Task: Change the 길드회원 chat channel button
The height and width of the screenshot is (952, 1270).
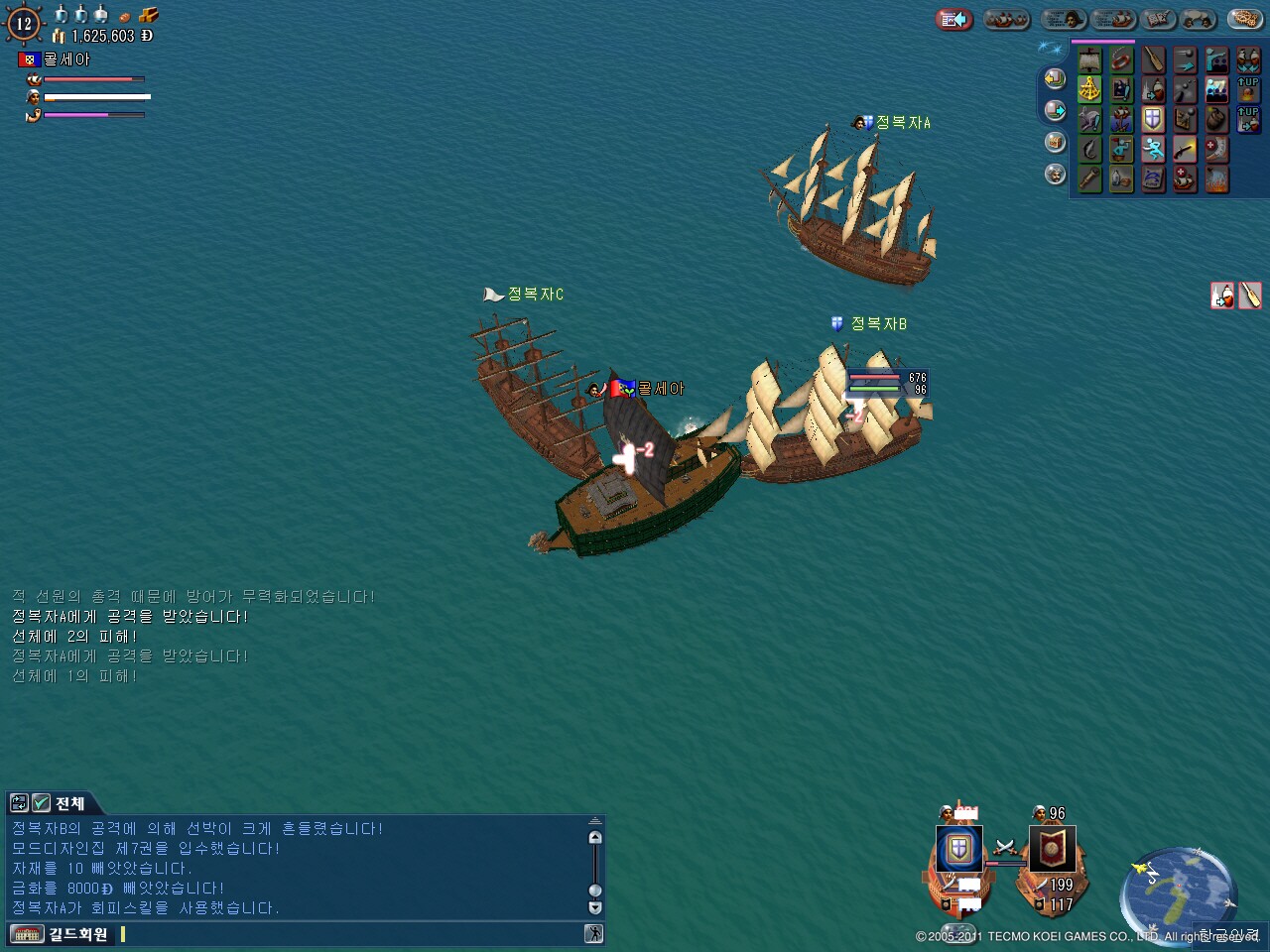Action: (62, 933)
